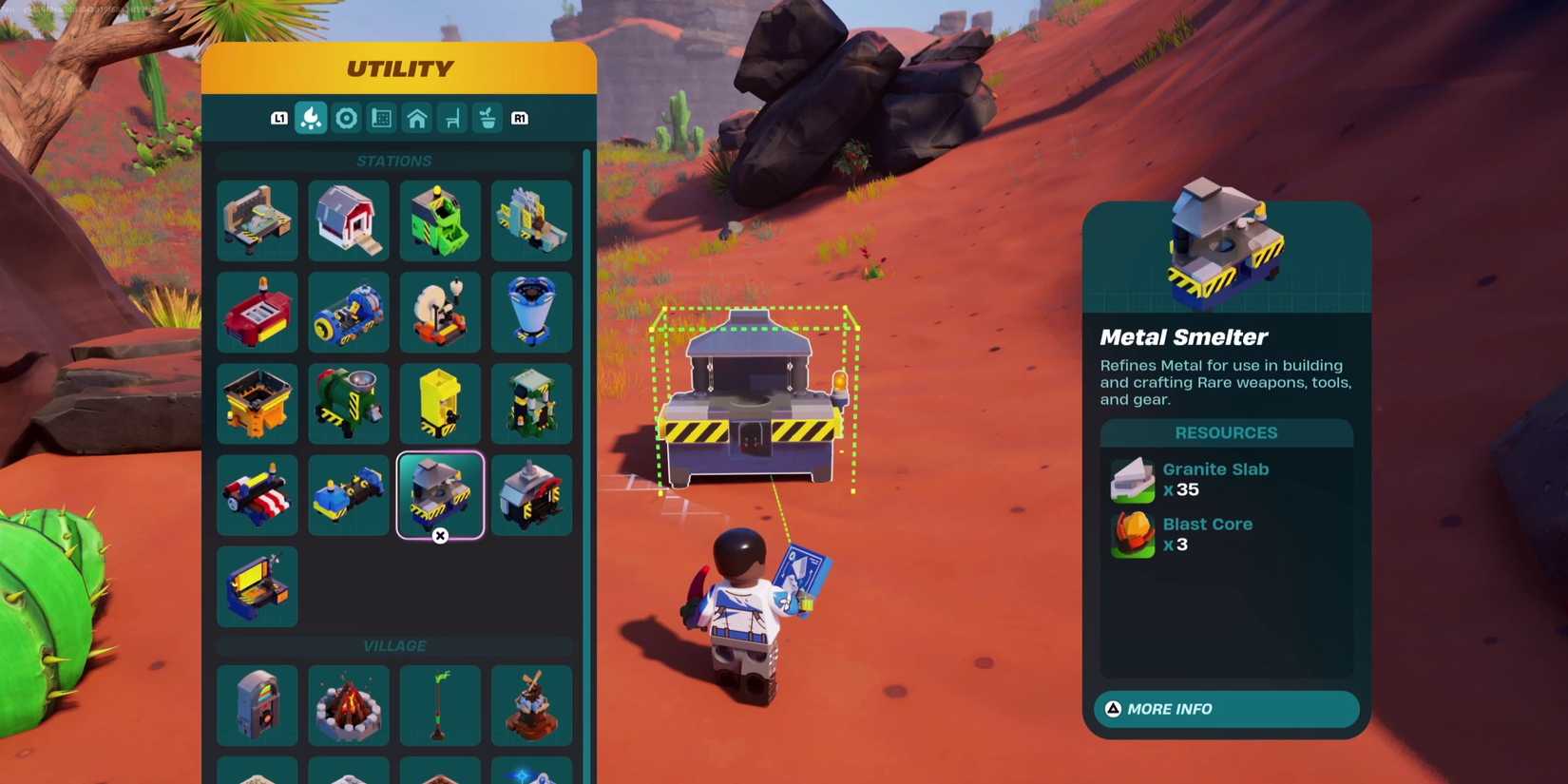
Task: Click the L1 shoulder button prompt
Action: click(279, 117)
